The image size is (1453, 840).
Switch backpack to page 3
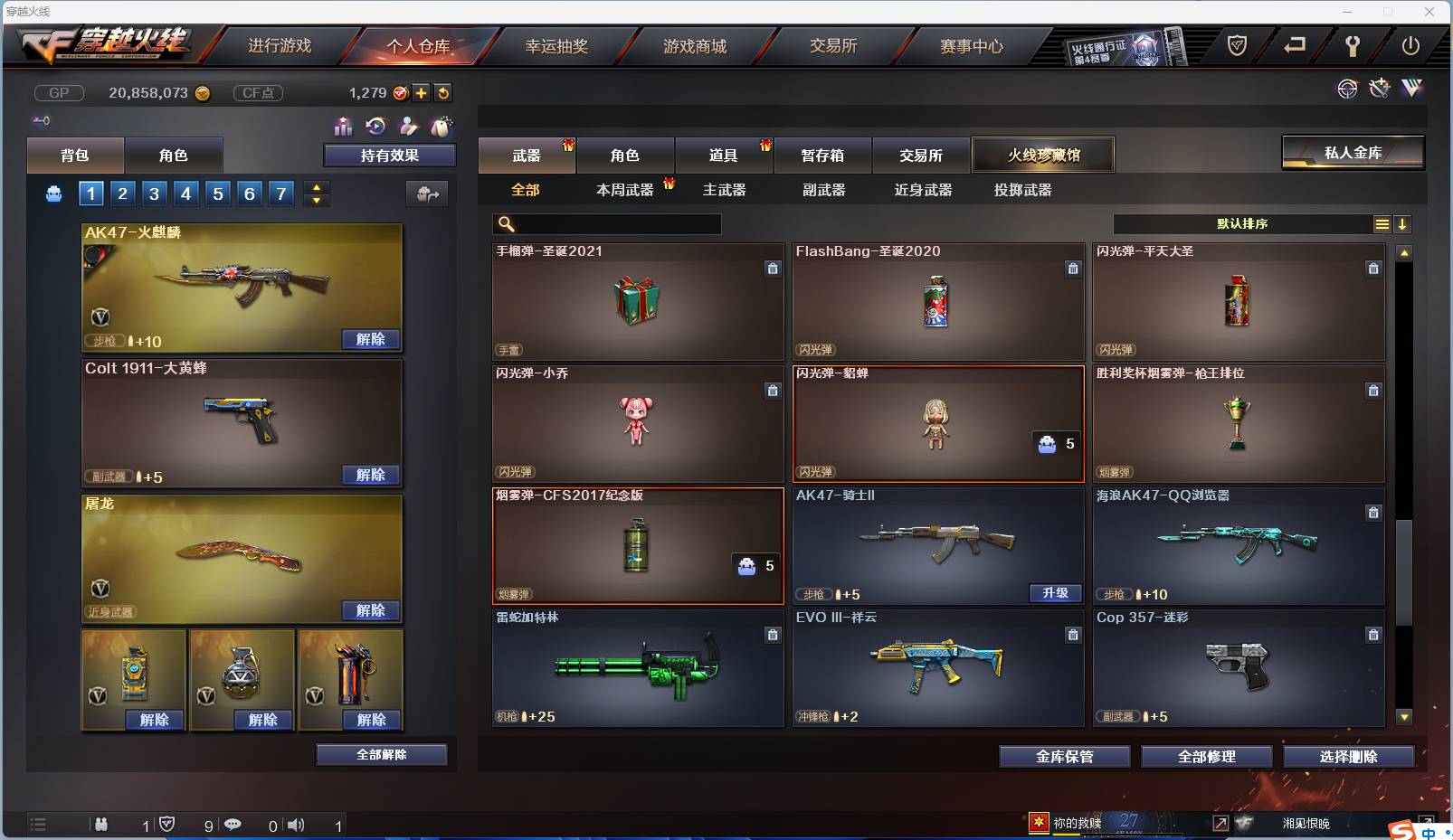tap(154, 193)
